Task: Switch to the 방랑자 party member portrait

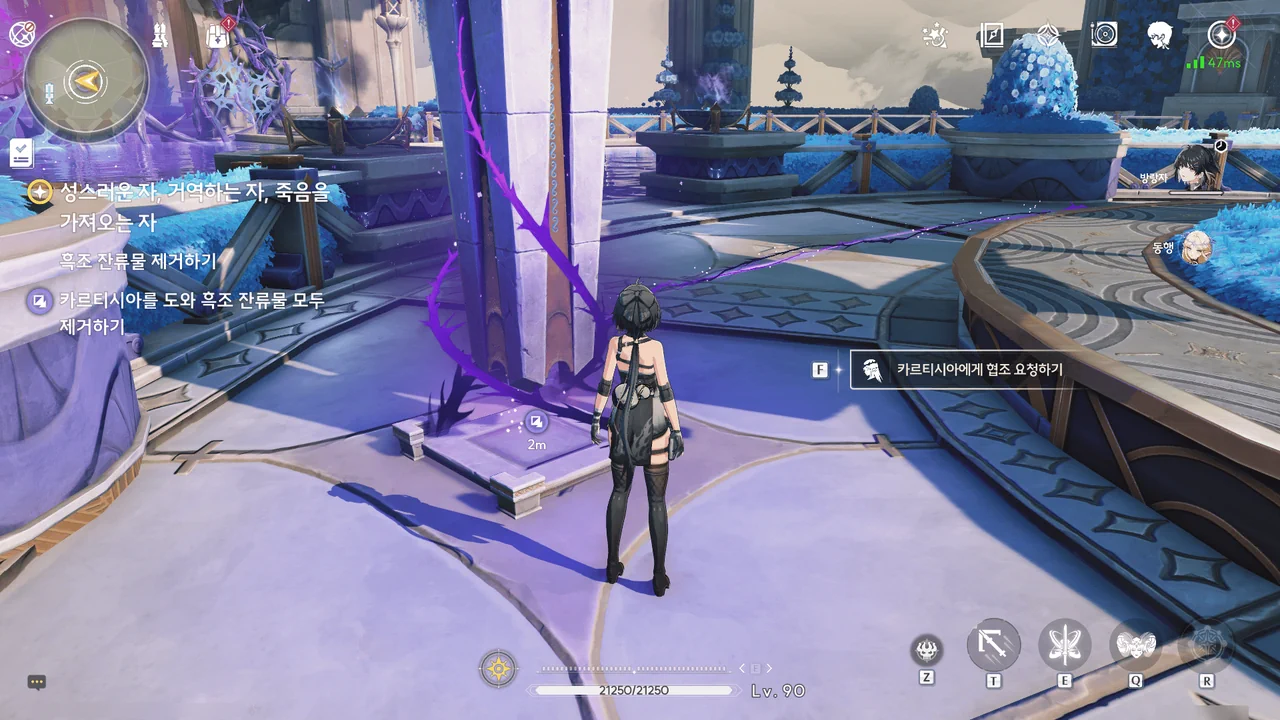Action: pyautogui.click(x=1195, y=167)
